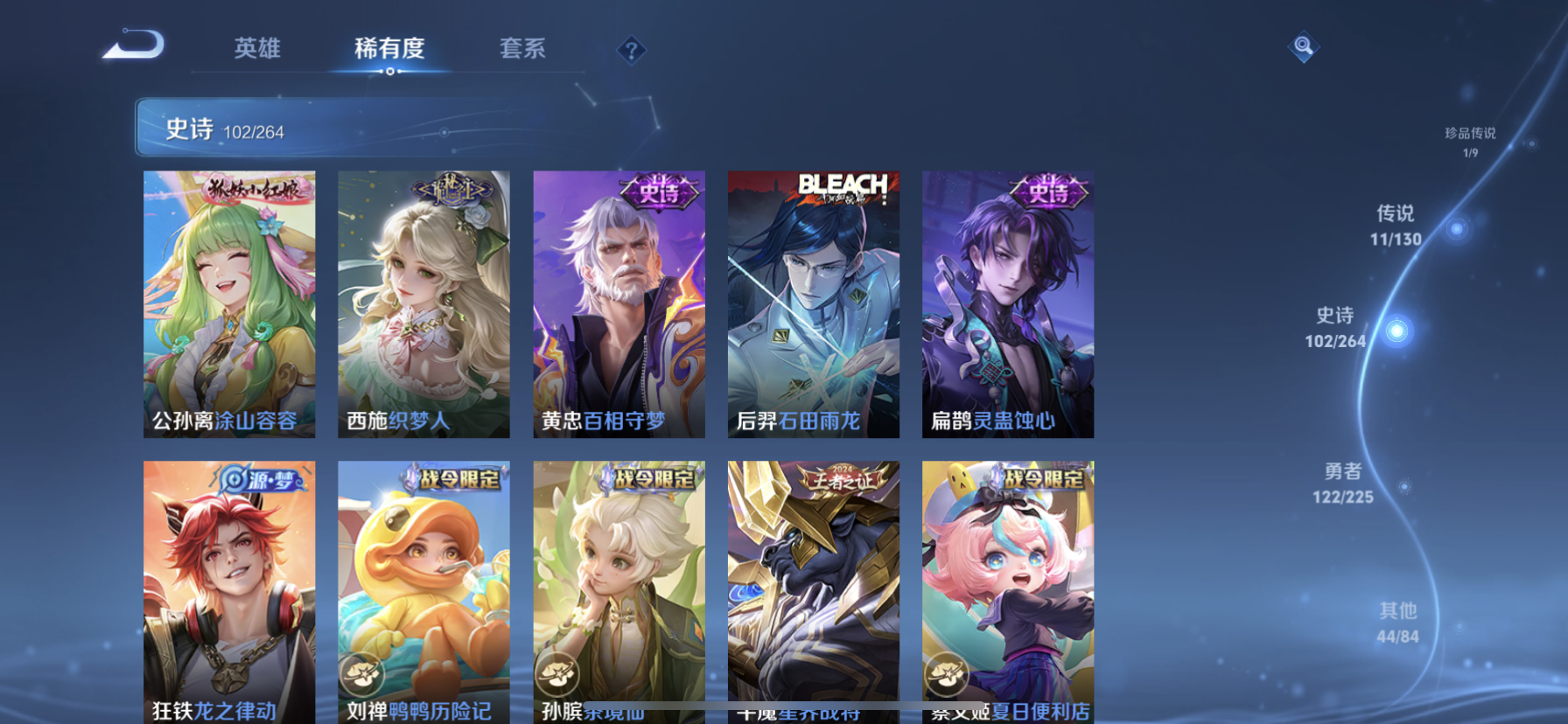Image resolution: width=1568 pixels, height=724 pixels.
Task: Jump to 传说 11/130 rarity category
Action: [x=1396, y=226]
